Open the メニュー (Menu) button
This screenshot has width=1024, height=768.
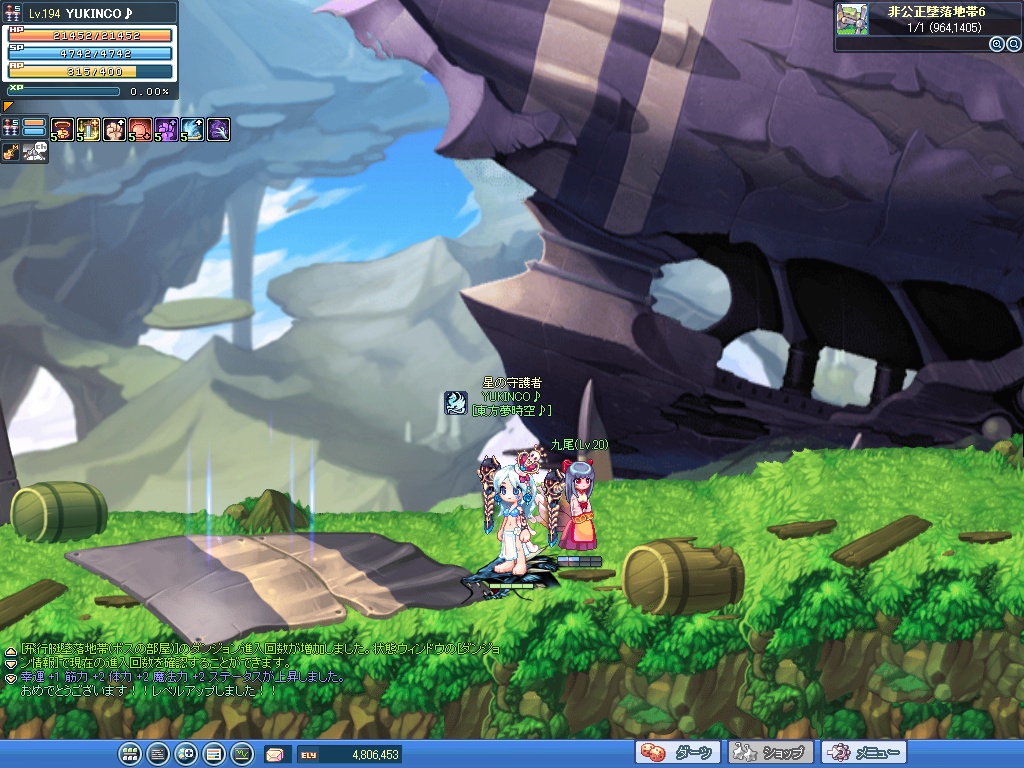coord(863,753)
